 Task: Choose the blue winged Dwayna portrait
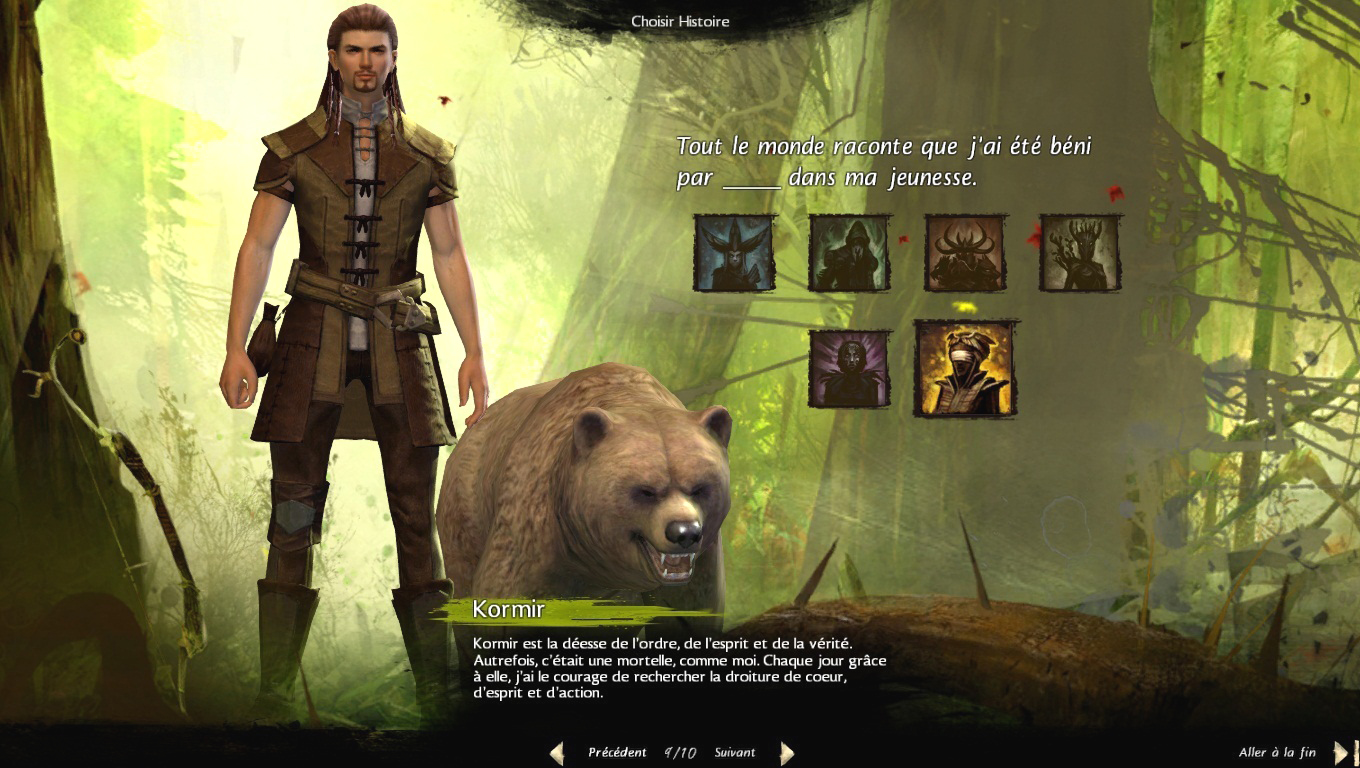pyautogui.click(x=735, y=253)
